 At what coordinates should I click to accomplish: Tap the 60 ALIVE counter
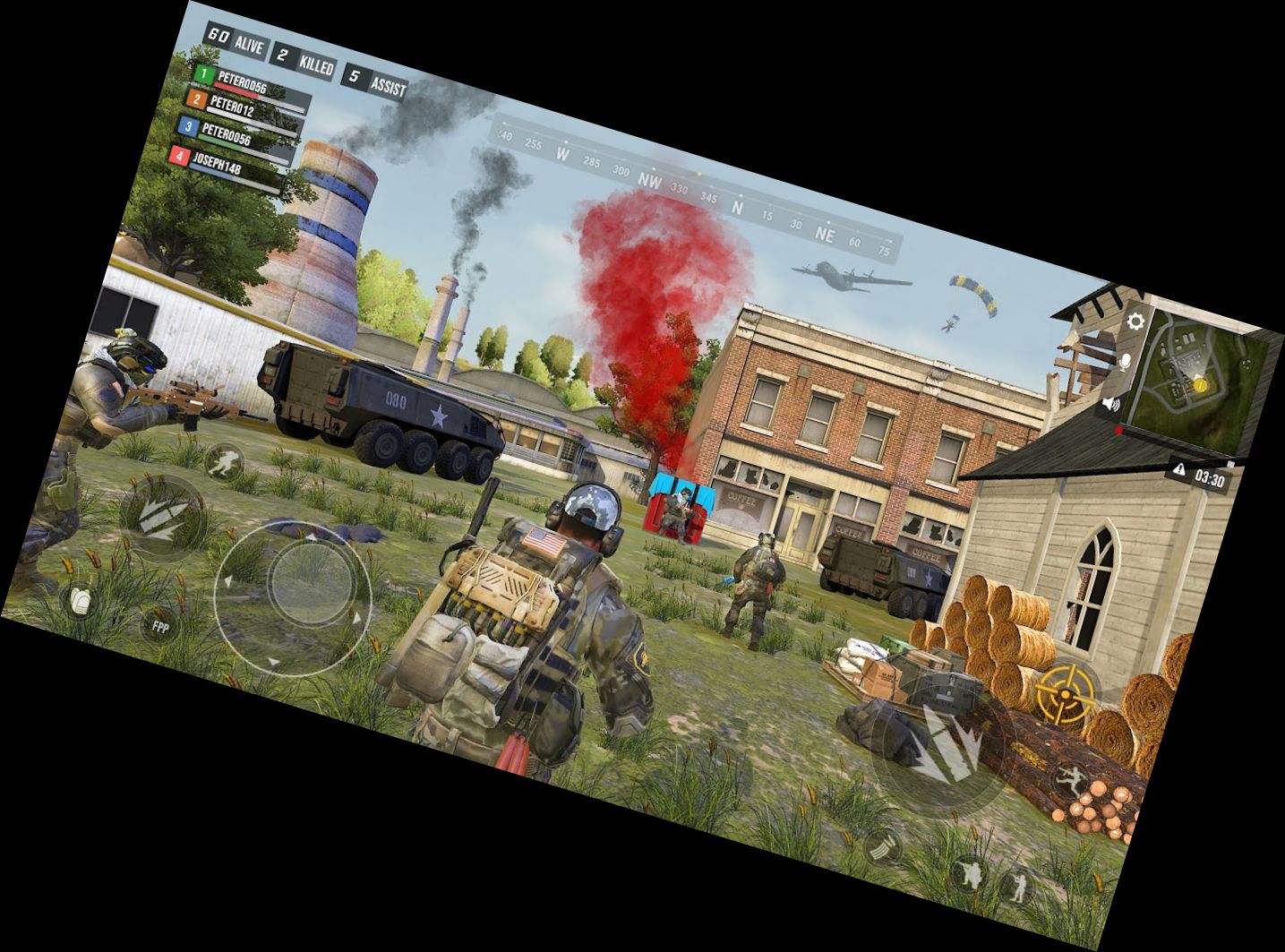237,40
